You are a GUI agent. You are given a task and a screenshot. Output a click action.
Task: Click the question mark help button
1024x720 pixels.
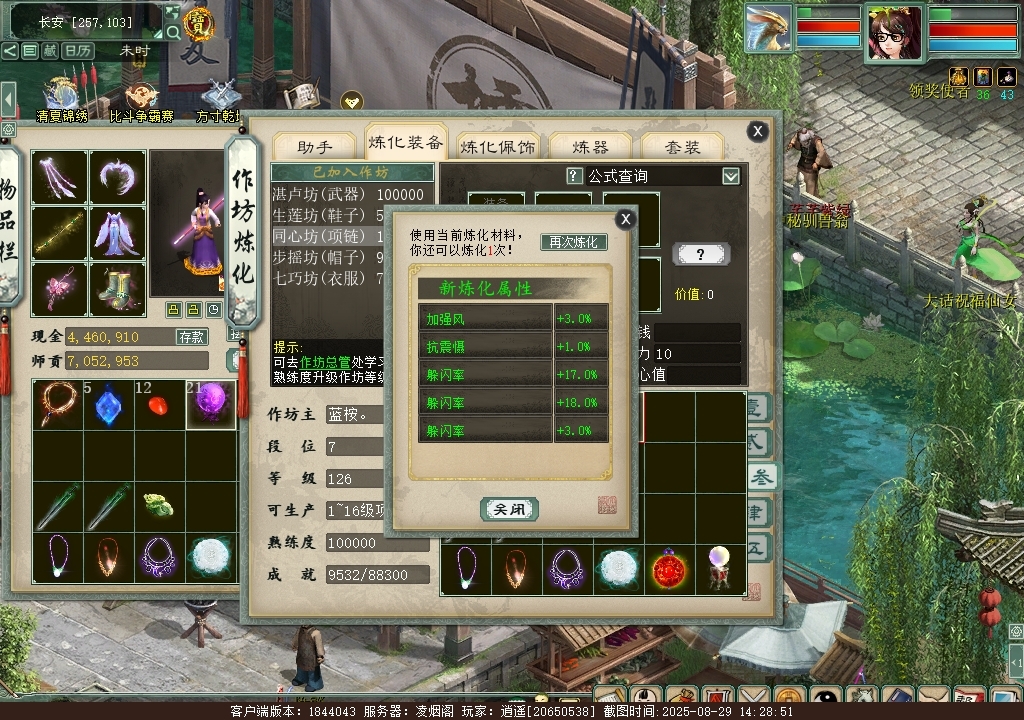coord(701,255)
